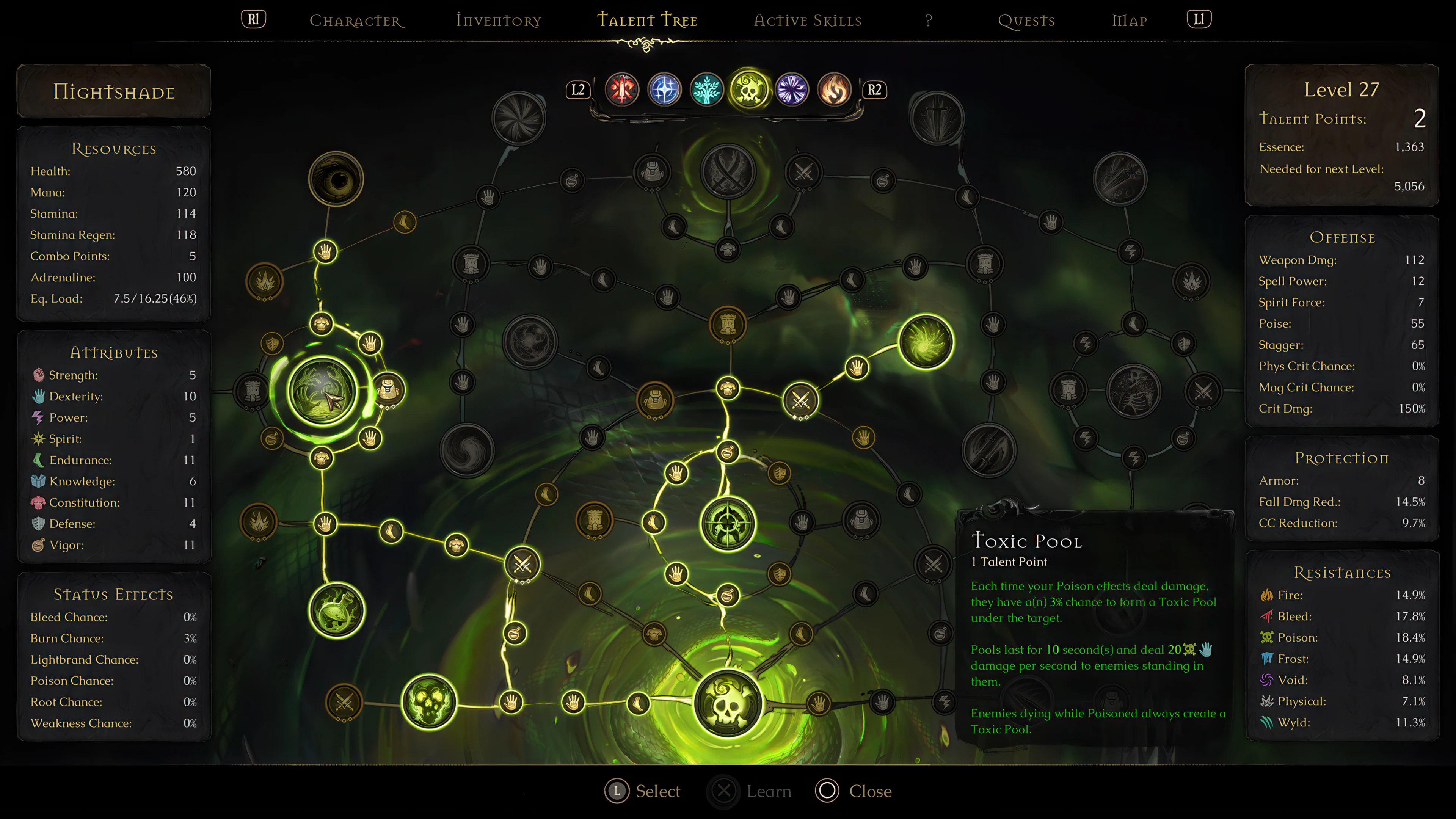The image size is (1456, 819).
Task: Open the teal nature talent tree
Action: (x=706, y=89)
